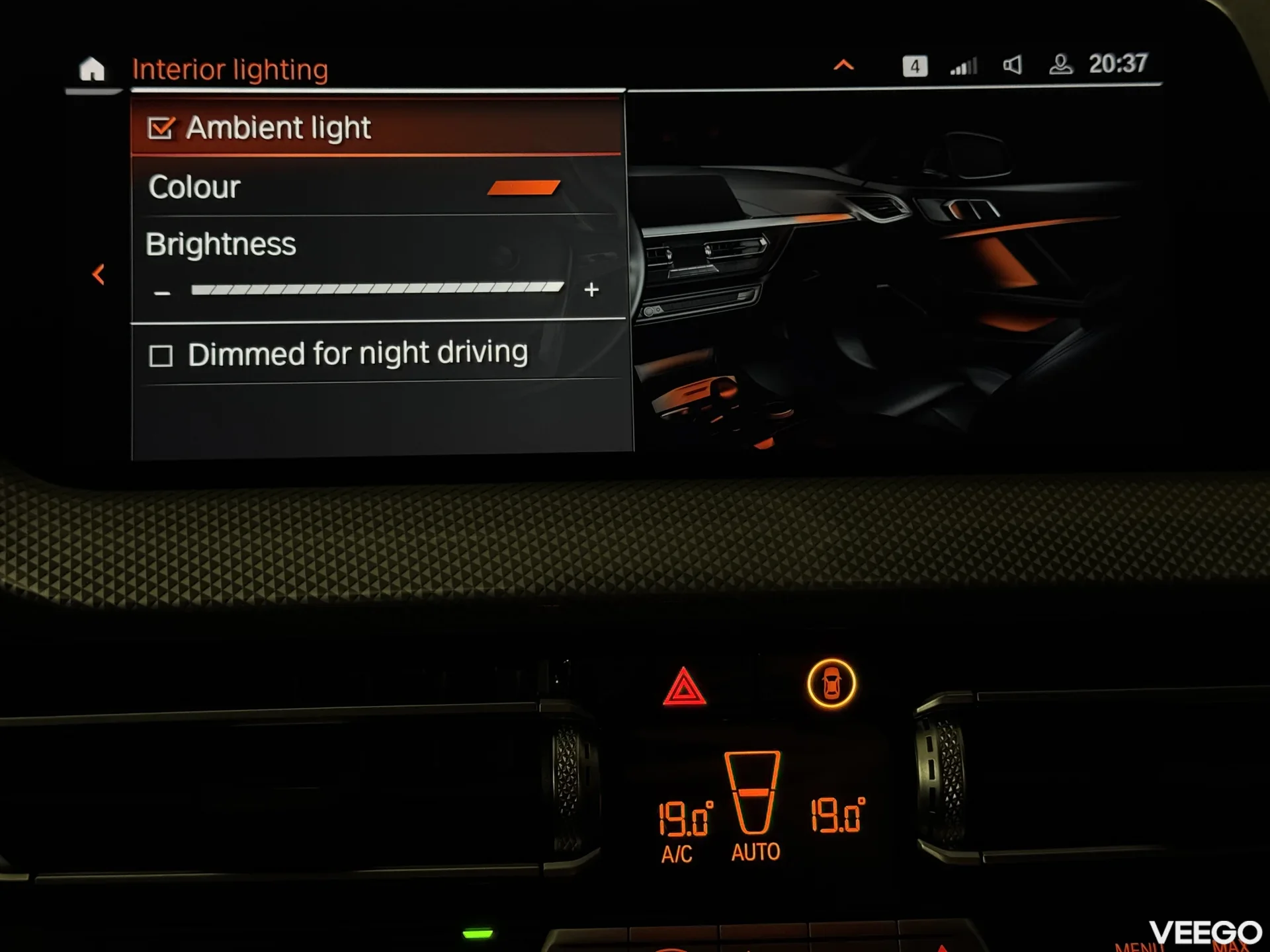Select the speaker volume icon

tap(1012, 65)
